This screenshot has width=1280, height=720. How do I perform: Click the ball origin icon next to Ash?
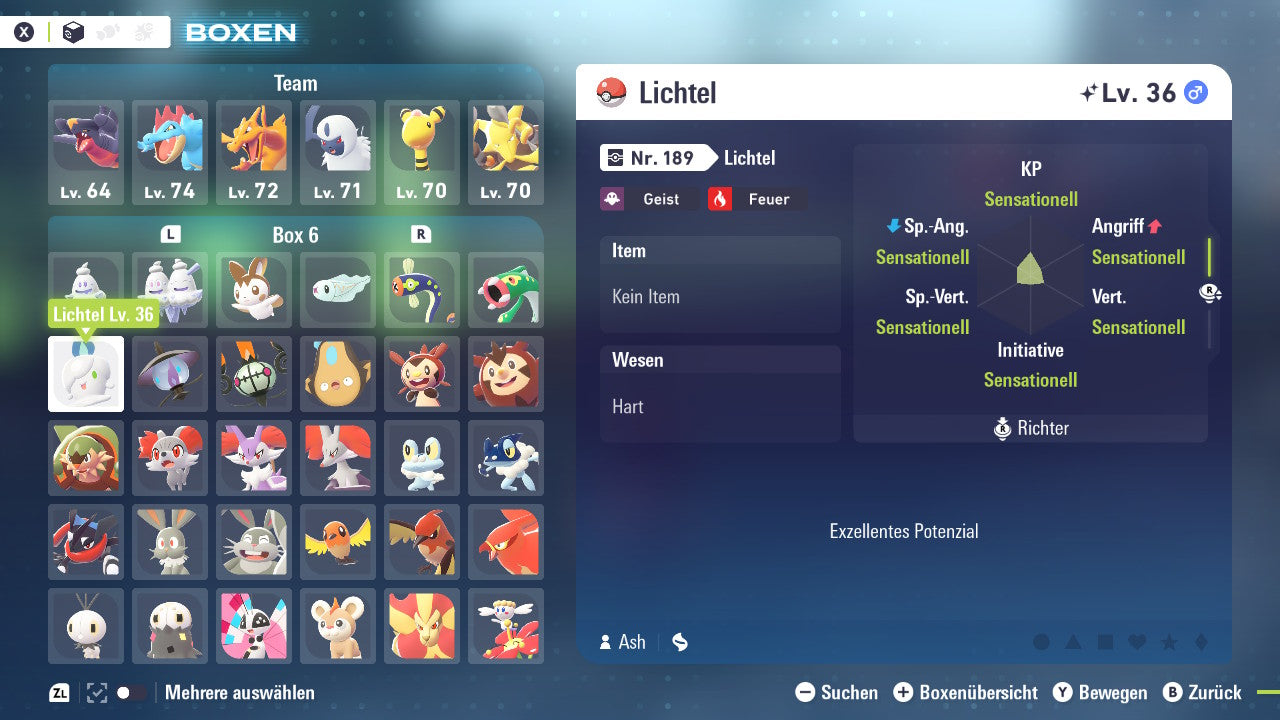pos(679,642)
